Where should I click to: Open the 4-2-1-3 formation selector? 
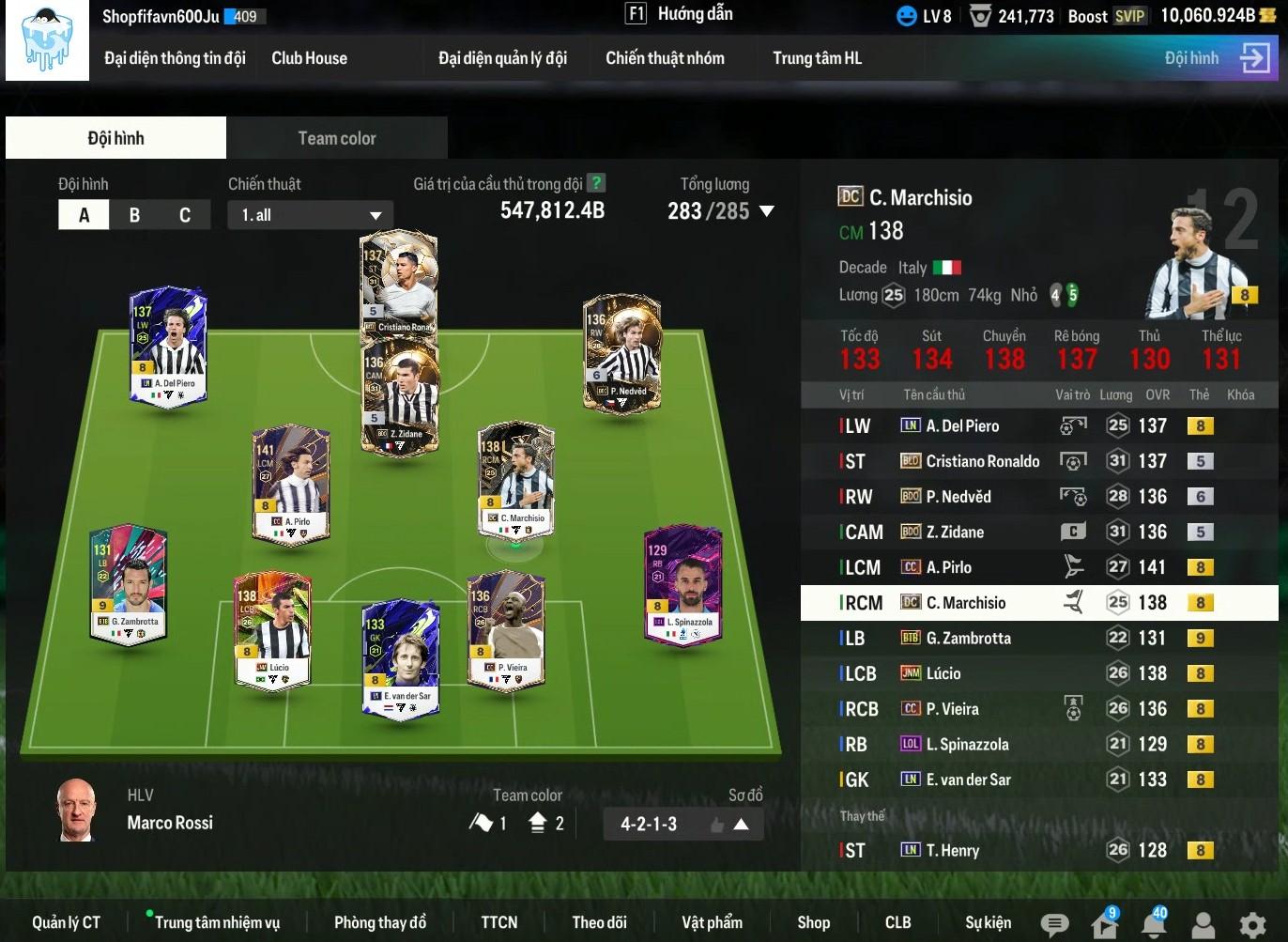point(682,824)
